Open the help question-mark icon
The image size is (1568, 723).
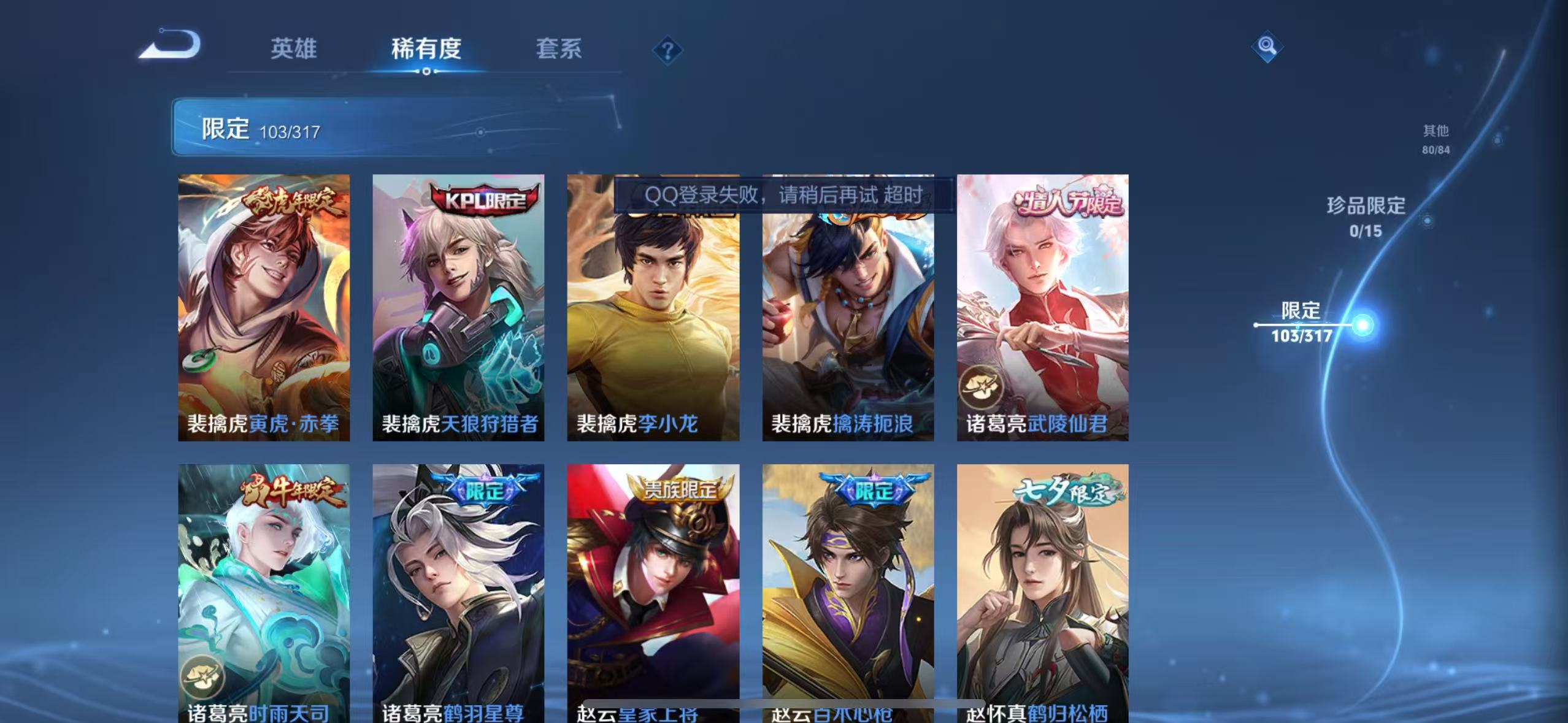[667, 51]
